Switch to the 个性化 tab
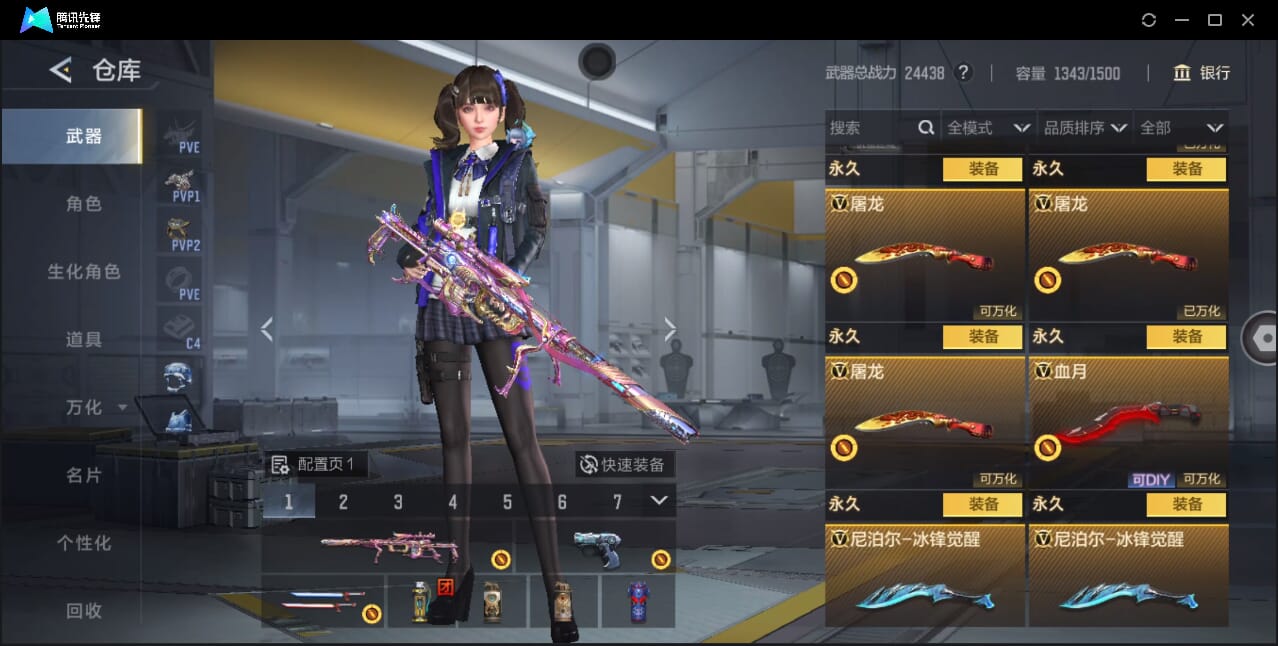The height and width of the screenshot is (646, 1278). 84,543
